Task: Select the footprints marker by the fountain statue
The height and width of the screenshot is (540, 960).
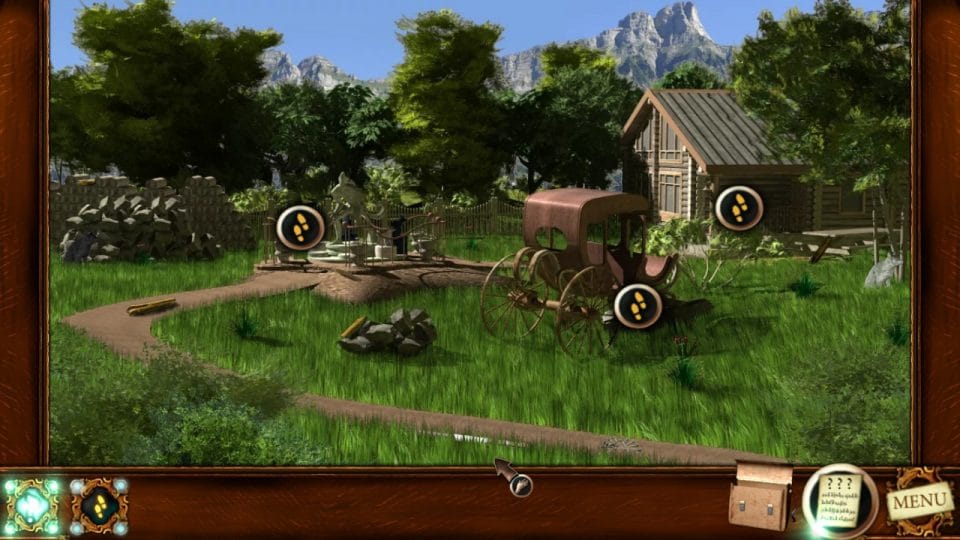Action: [299, 227]
